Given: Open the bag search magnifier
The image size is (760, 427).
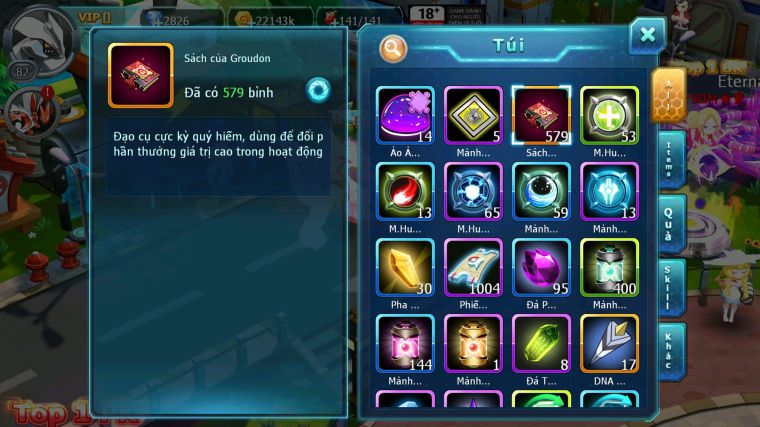Looking at the screenshot, I should 394,47.
